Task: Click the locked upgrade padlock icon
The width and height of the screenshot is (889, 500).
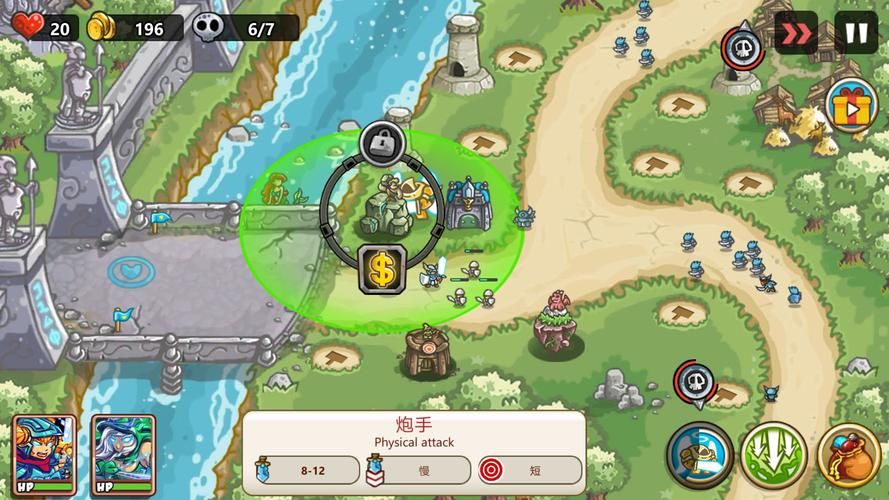Action: [381, 146]
